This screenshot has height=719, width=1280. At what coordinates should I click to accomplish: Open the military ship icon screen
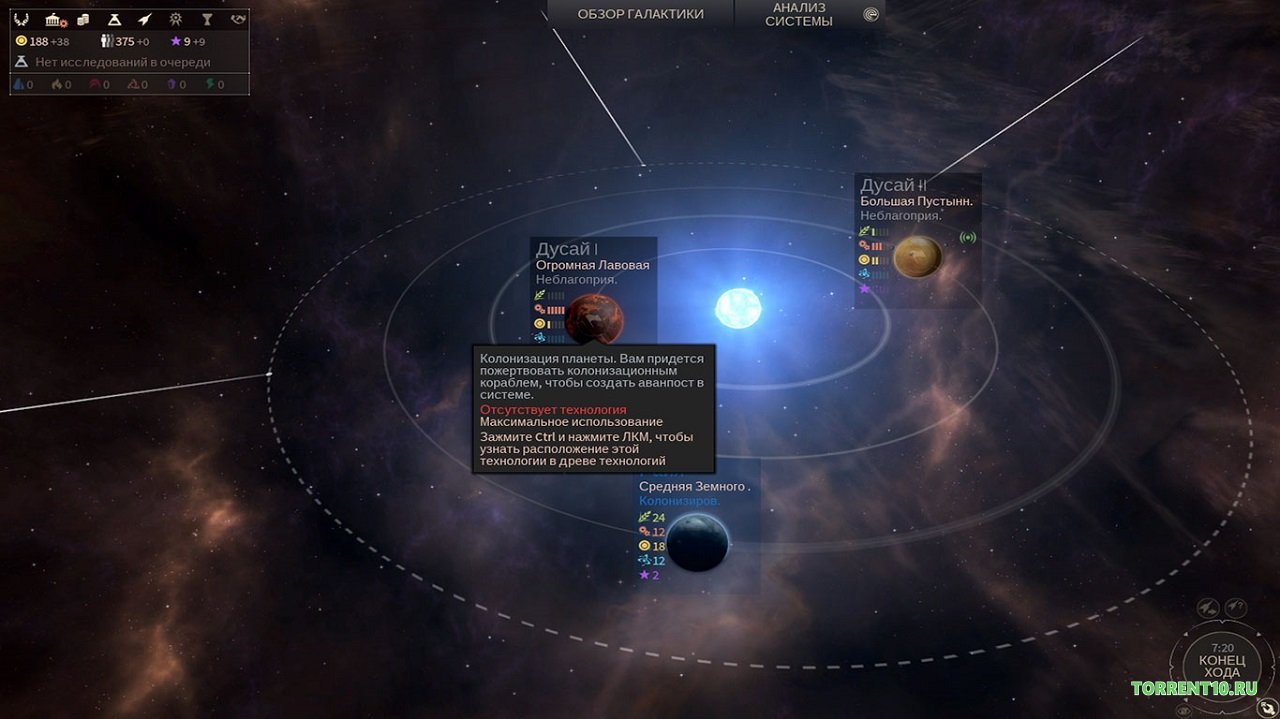(x=145, y=19)
